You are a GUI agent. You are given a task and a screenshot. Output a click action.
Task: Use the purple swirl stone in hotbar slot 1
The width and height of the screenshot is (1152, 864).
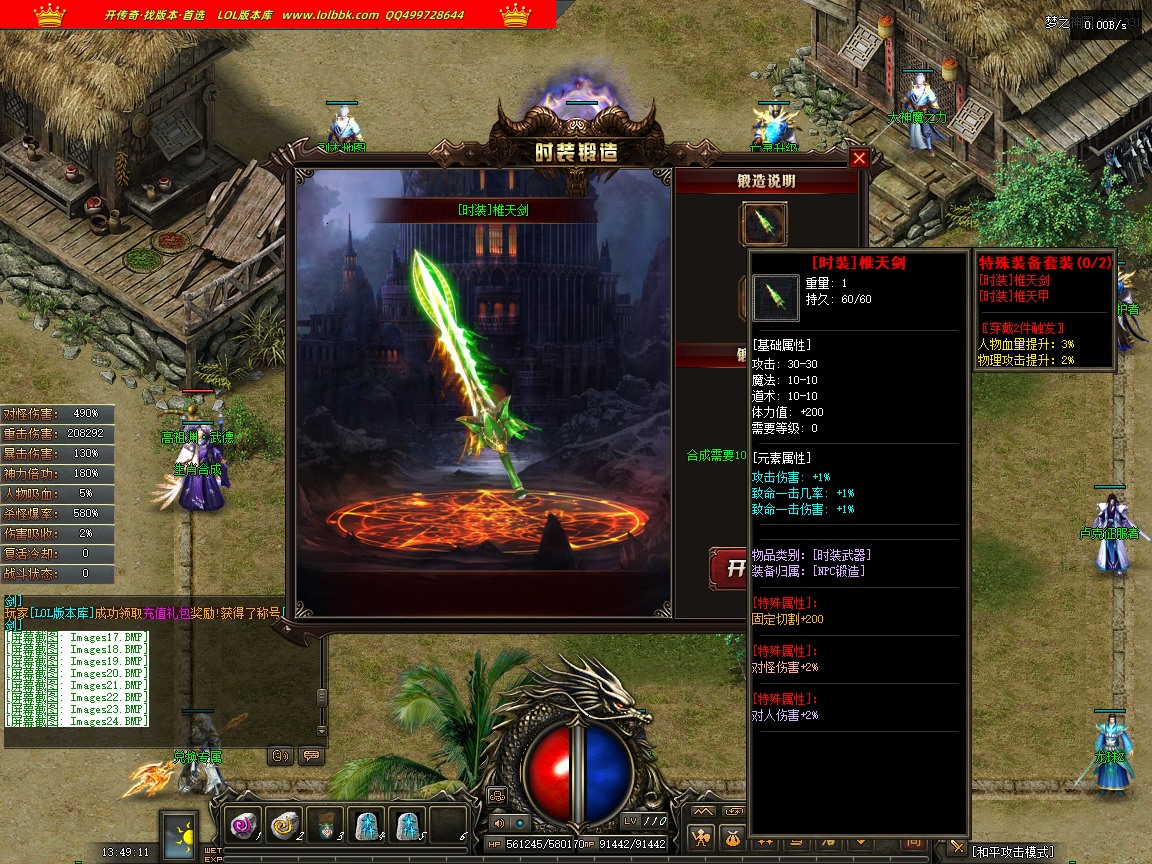[x=243, y=824]
